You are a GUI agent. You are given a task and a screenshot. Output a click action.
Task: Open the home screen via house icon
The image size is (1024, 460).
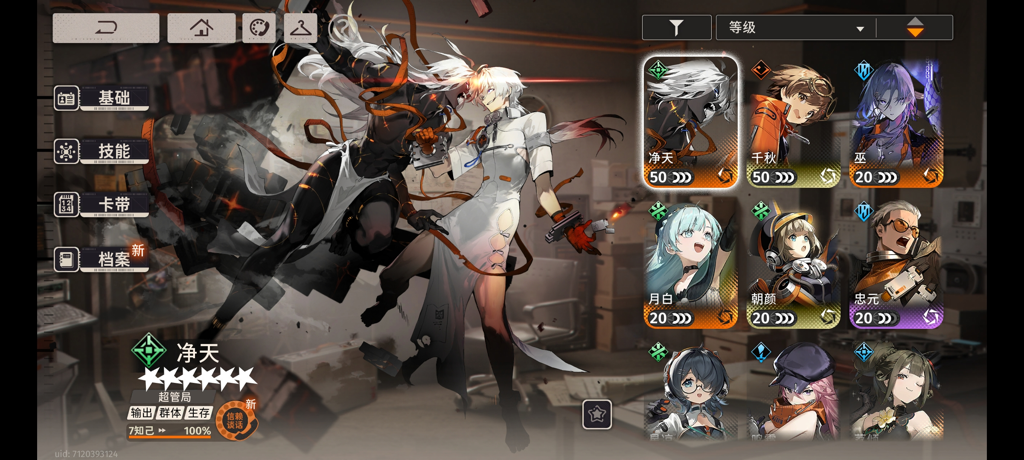(201, 28)
